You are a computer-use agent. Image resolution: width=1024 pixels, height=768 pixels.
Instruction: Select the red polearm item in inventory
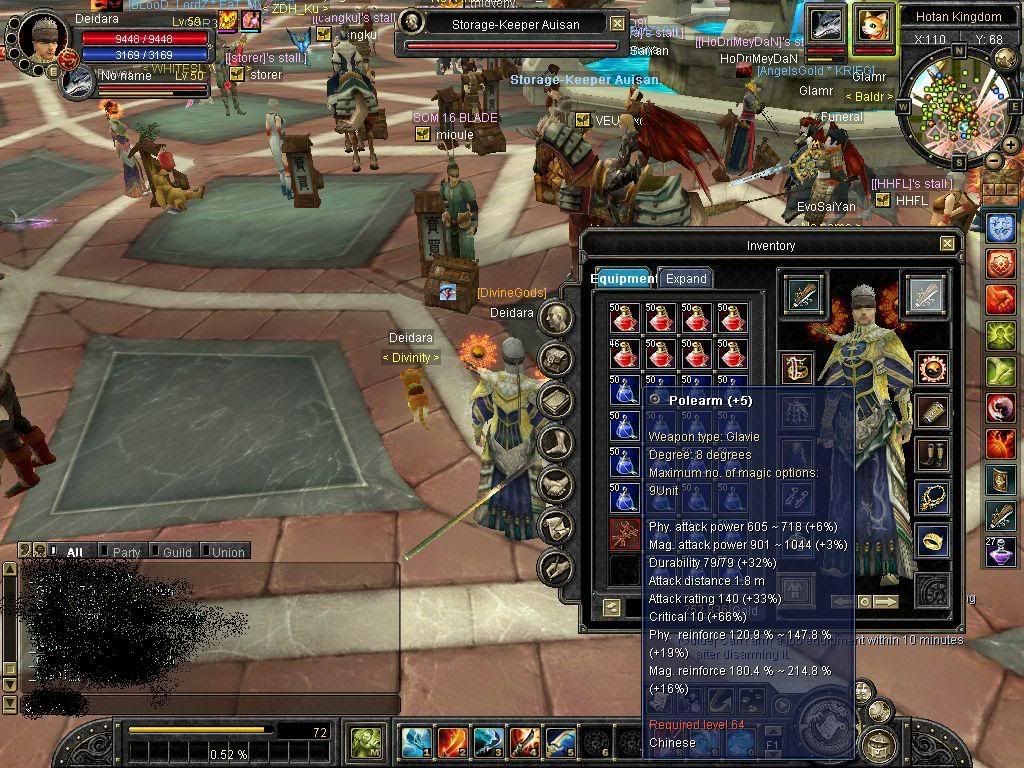click(x=625, y=535)
